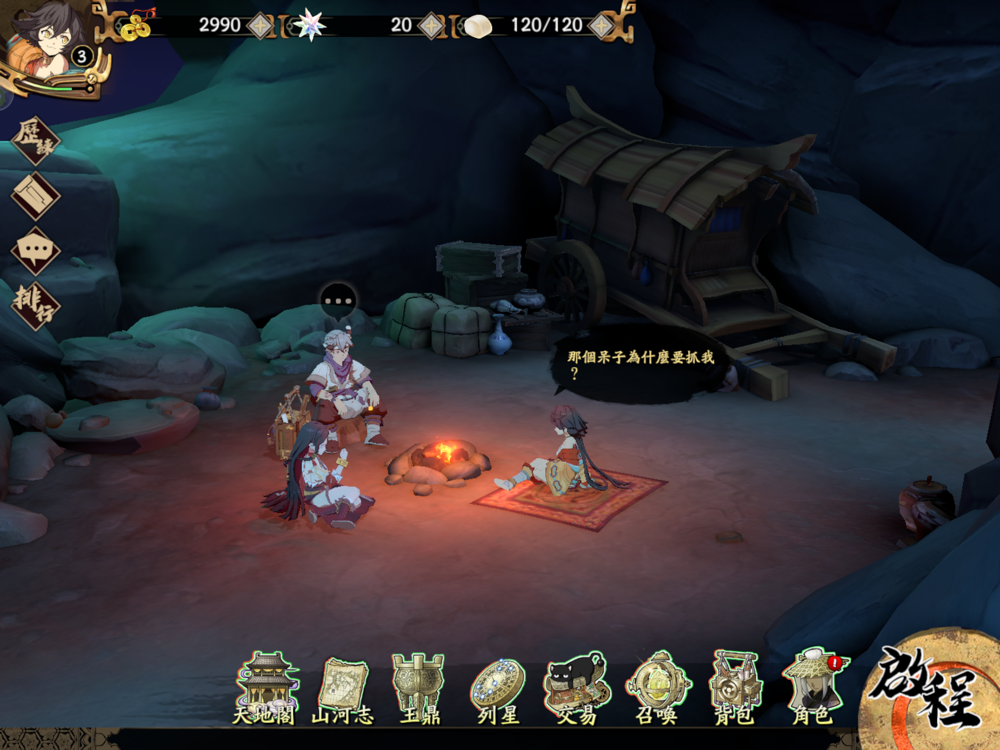Viewport: 1000px width, 750px height.
Task: Open the 排行 rankings menu
Action: pyautogui.click(x=35, y=304)
